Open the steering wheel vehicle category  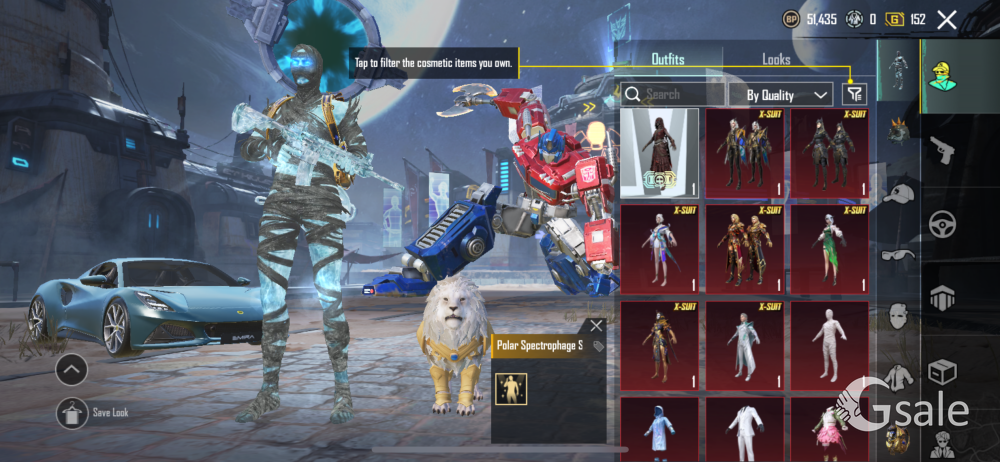tap(942, 225)
